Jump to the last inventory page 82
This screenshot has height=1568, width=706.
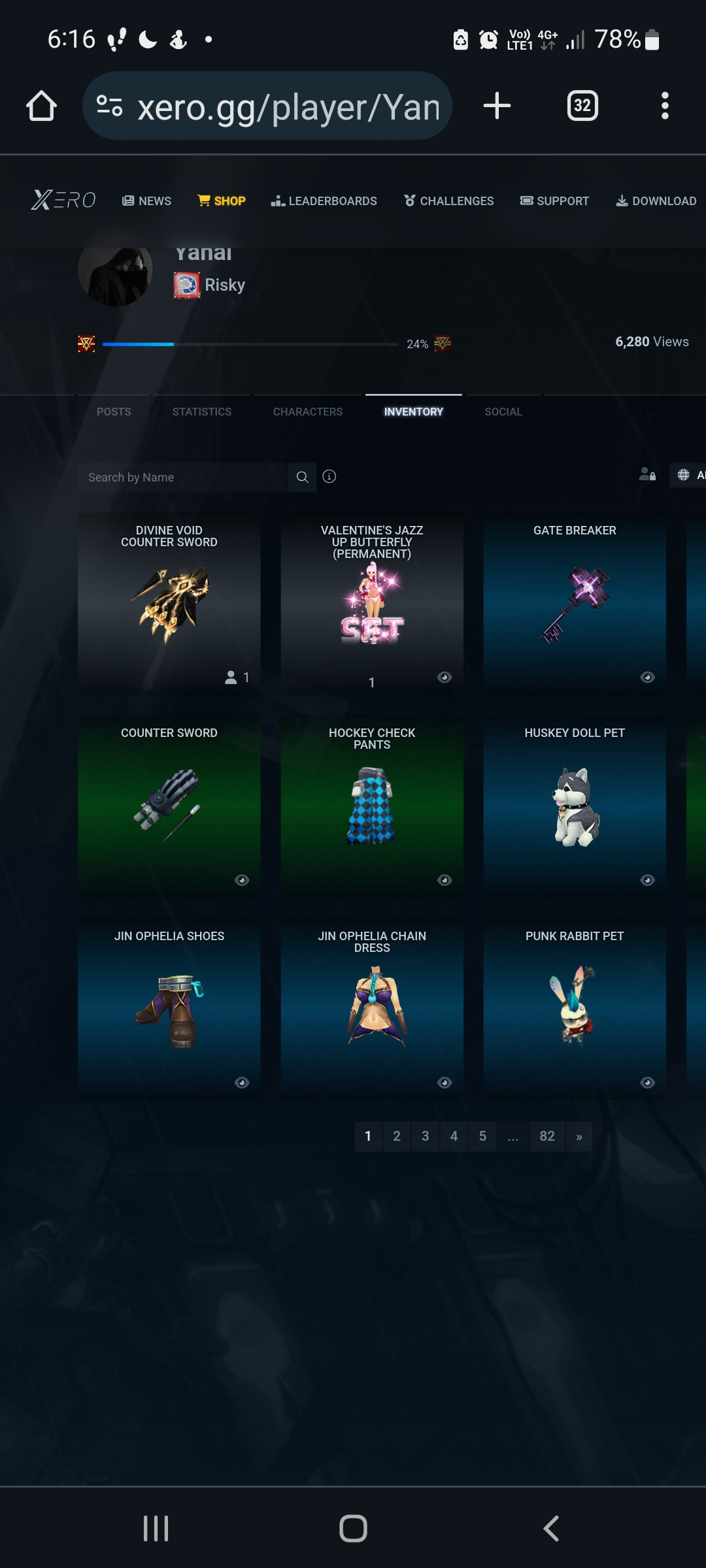pyautogui.click(x=547, y=1136)
